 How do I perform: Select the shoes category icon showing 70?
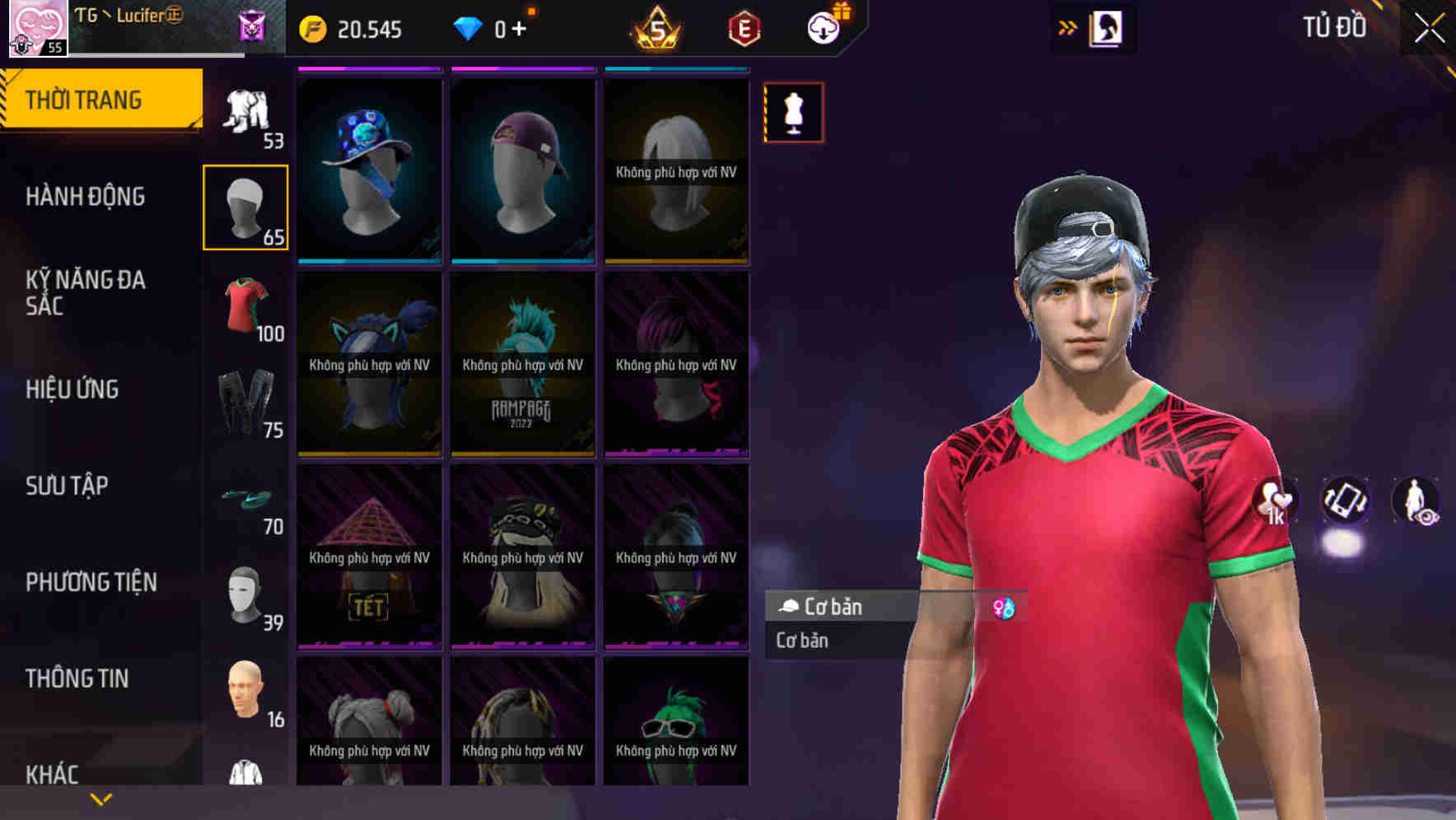pyautogui.click(x=246, y=500)
